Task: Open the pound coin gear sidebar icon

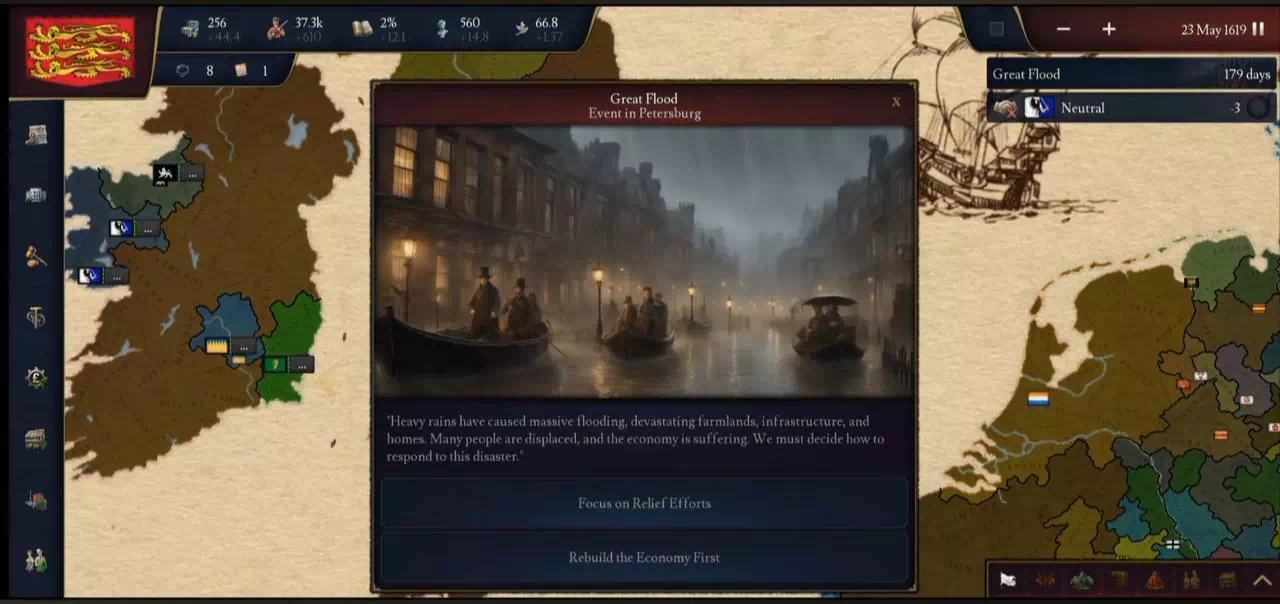Action: [36, 378]
